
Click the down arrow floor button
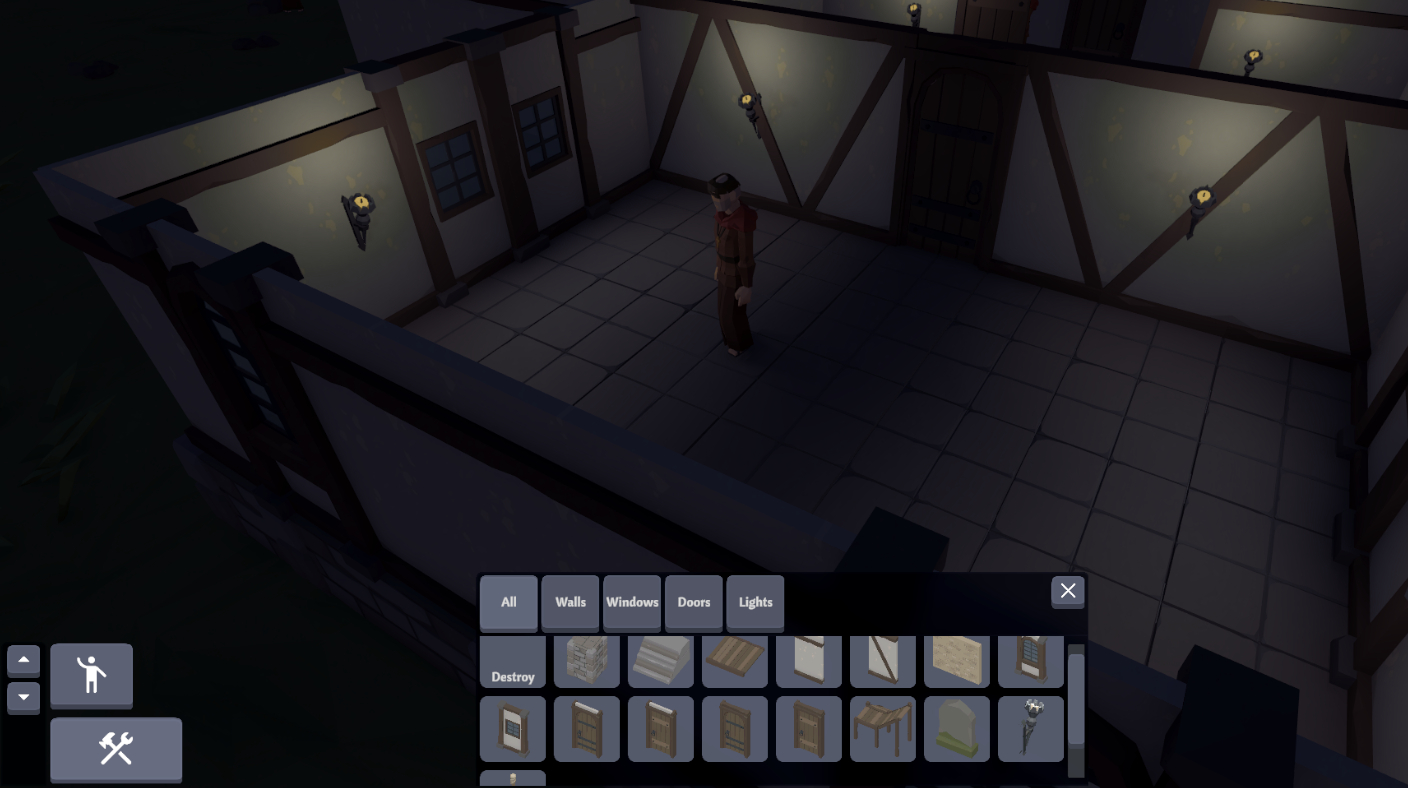[24, 697]
